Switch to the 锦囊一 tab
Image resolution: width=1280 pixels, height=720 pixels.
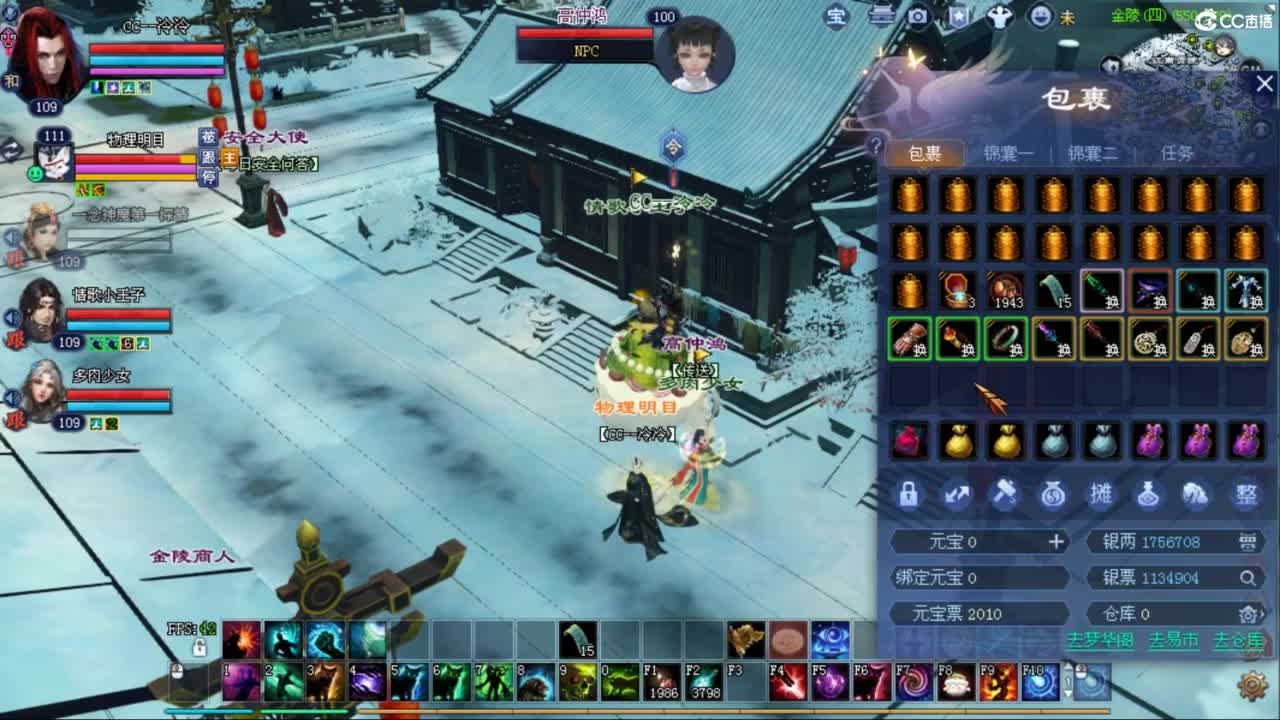click(1008, 153)
